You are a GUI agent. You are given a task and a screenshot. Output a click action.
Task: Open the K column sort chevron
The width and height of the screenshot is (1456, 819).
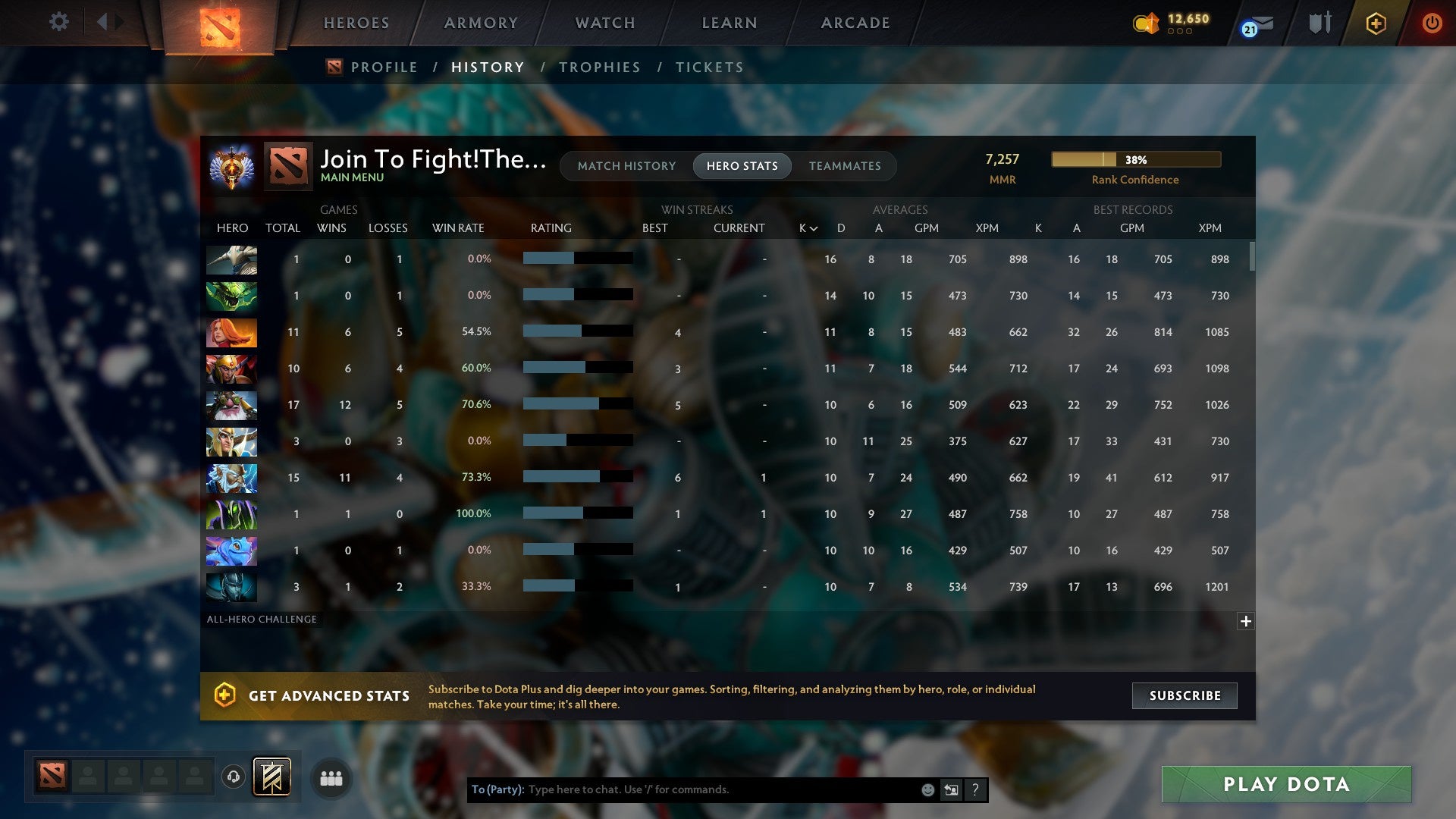tap(812, 227)
